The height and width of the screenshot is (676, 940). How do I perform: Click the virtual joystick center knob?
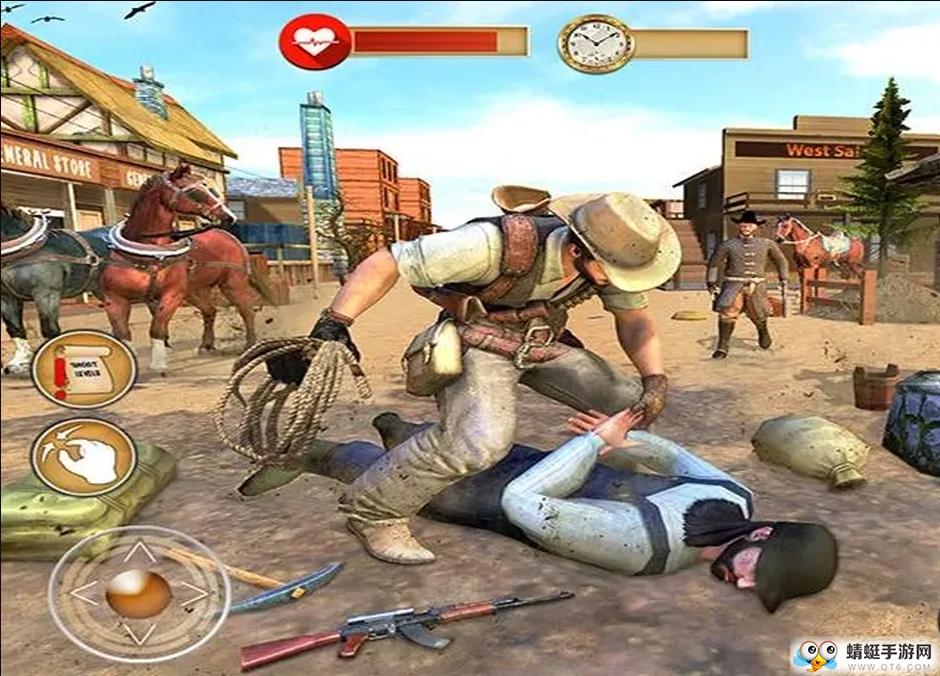pos(139,594)
